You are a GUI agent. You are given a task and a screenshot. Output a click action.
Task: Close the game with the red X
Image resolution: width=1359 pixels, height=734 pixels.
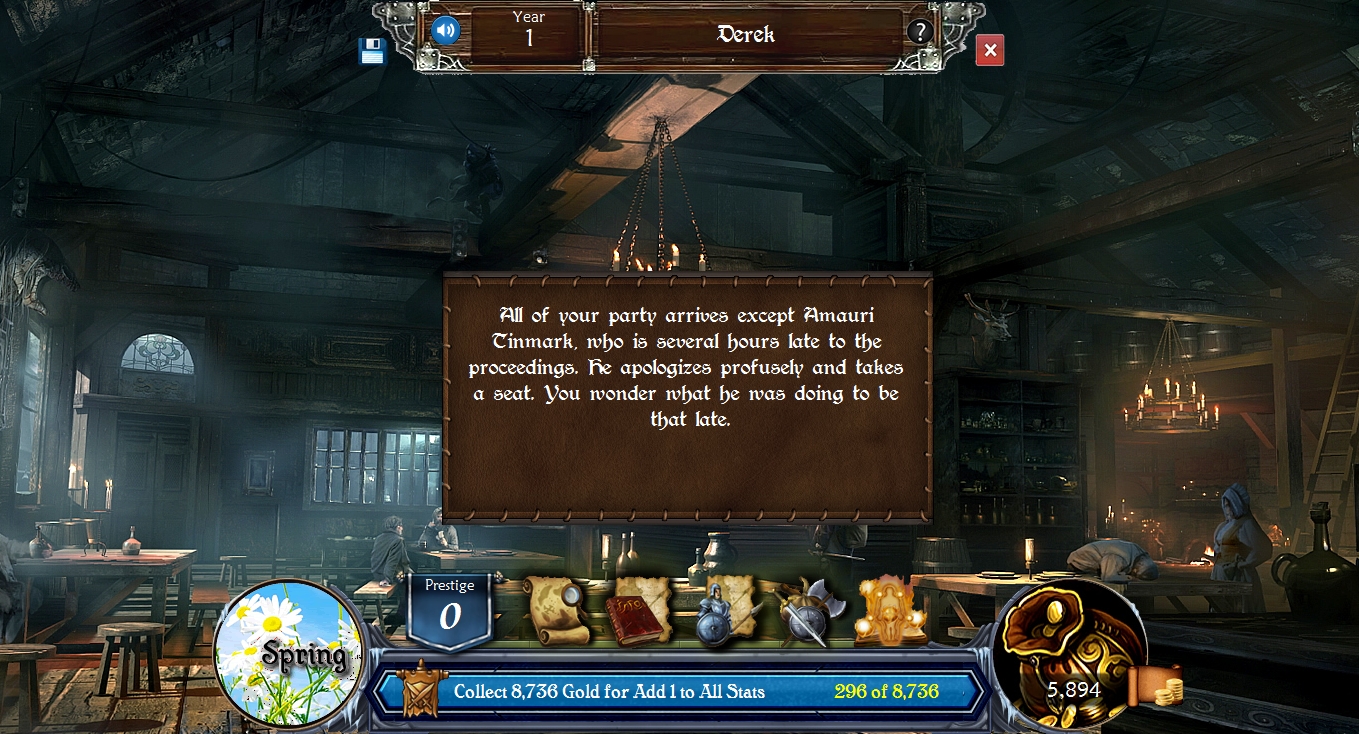click(x=988, y=50)
